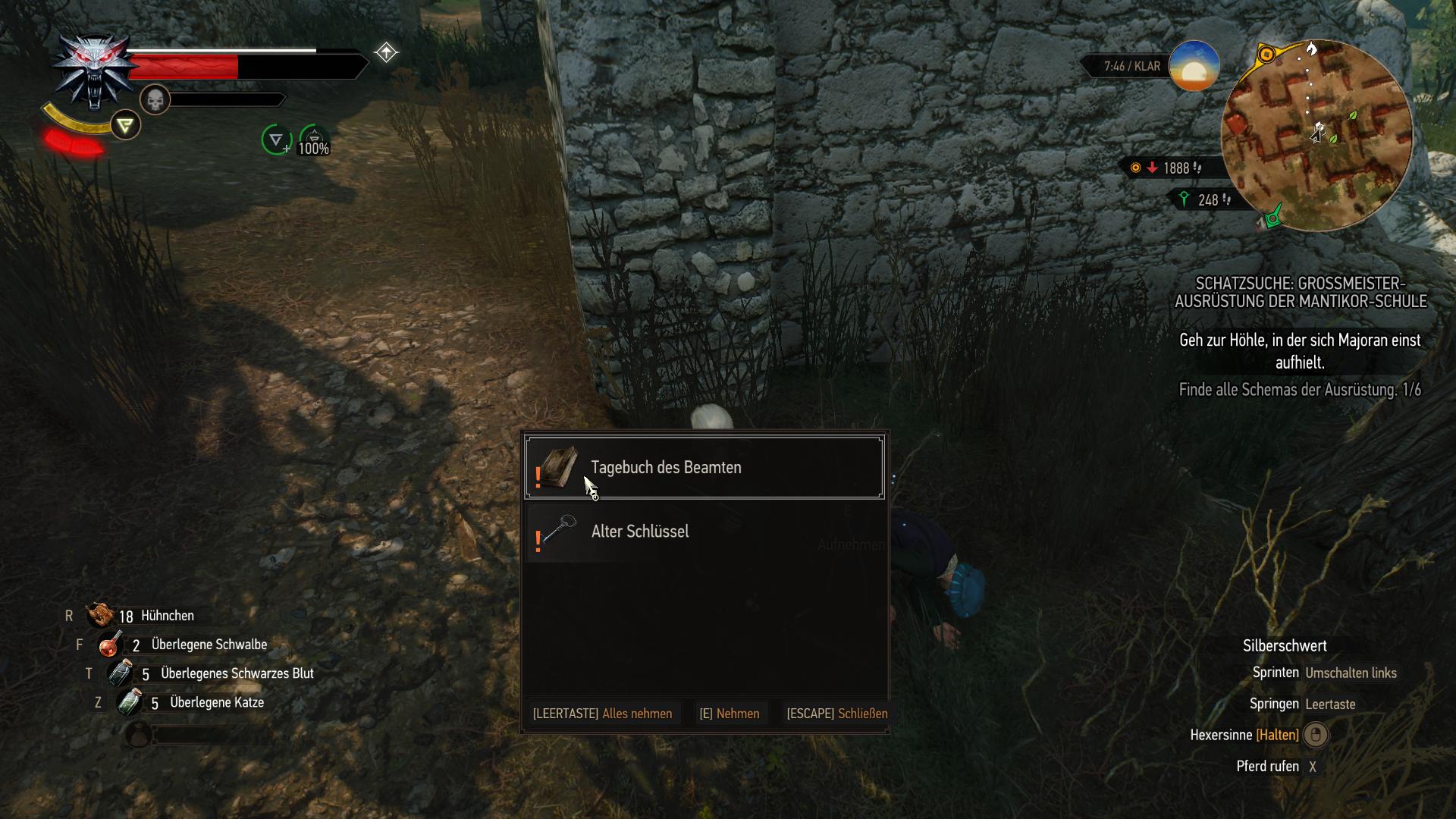Screen dimensions: 1456x819
Task: Open the circular minimap
Action: point(1316,136)
